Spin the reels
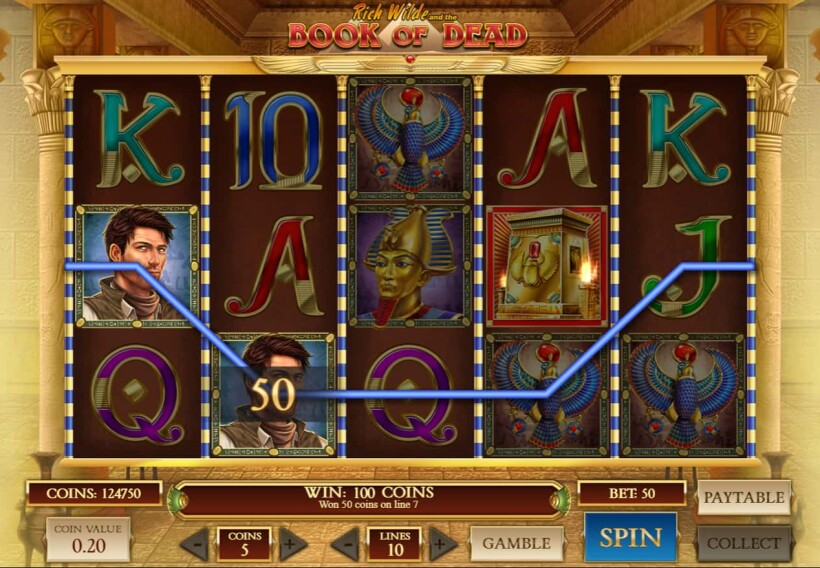Image resolution: width=820 pixels, height=568 pixels. pyautogui.click(x=630, y=538)
